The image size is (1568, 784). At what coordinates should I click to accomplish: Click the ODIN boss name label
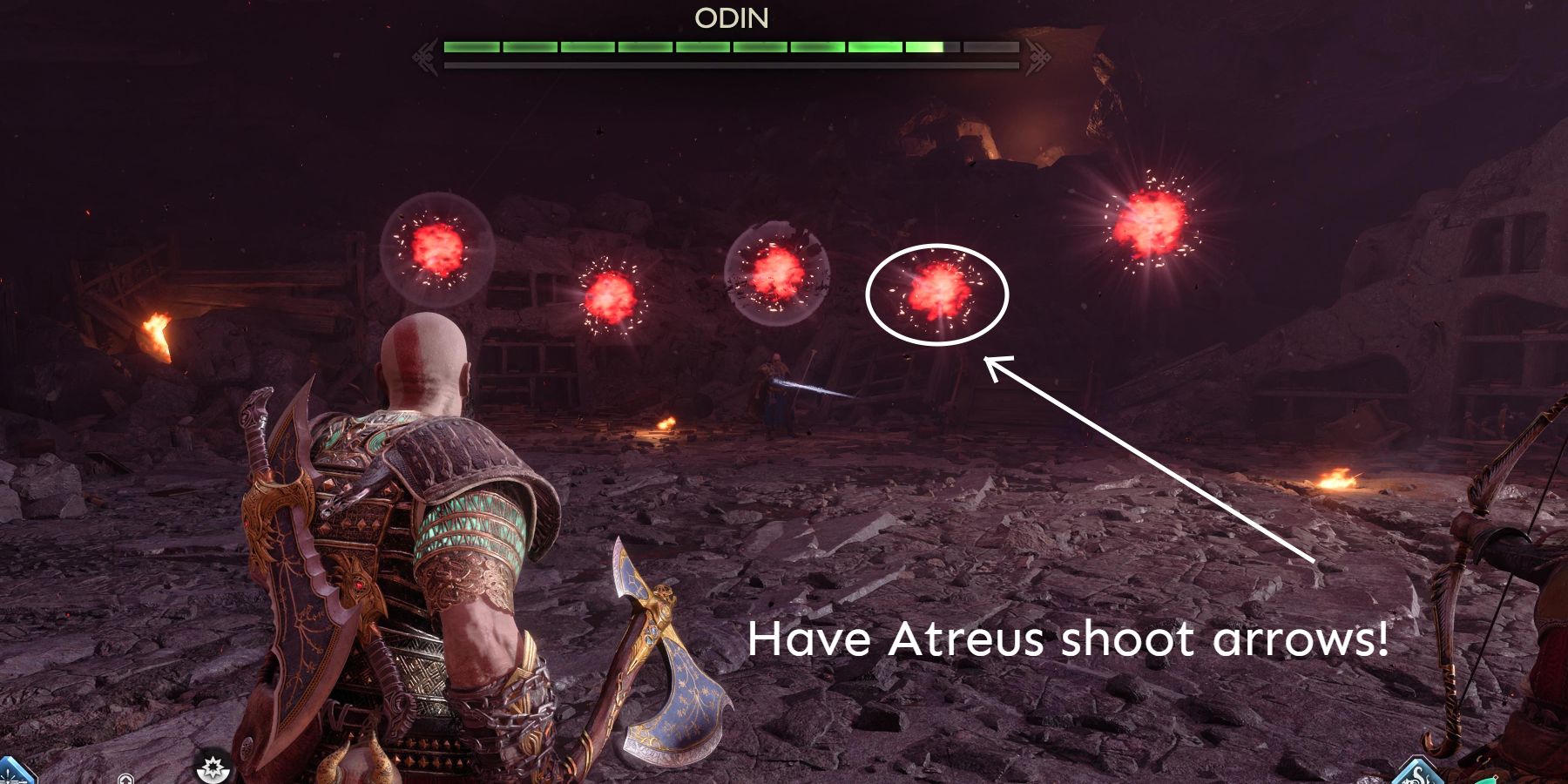pos(732,18)
